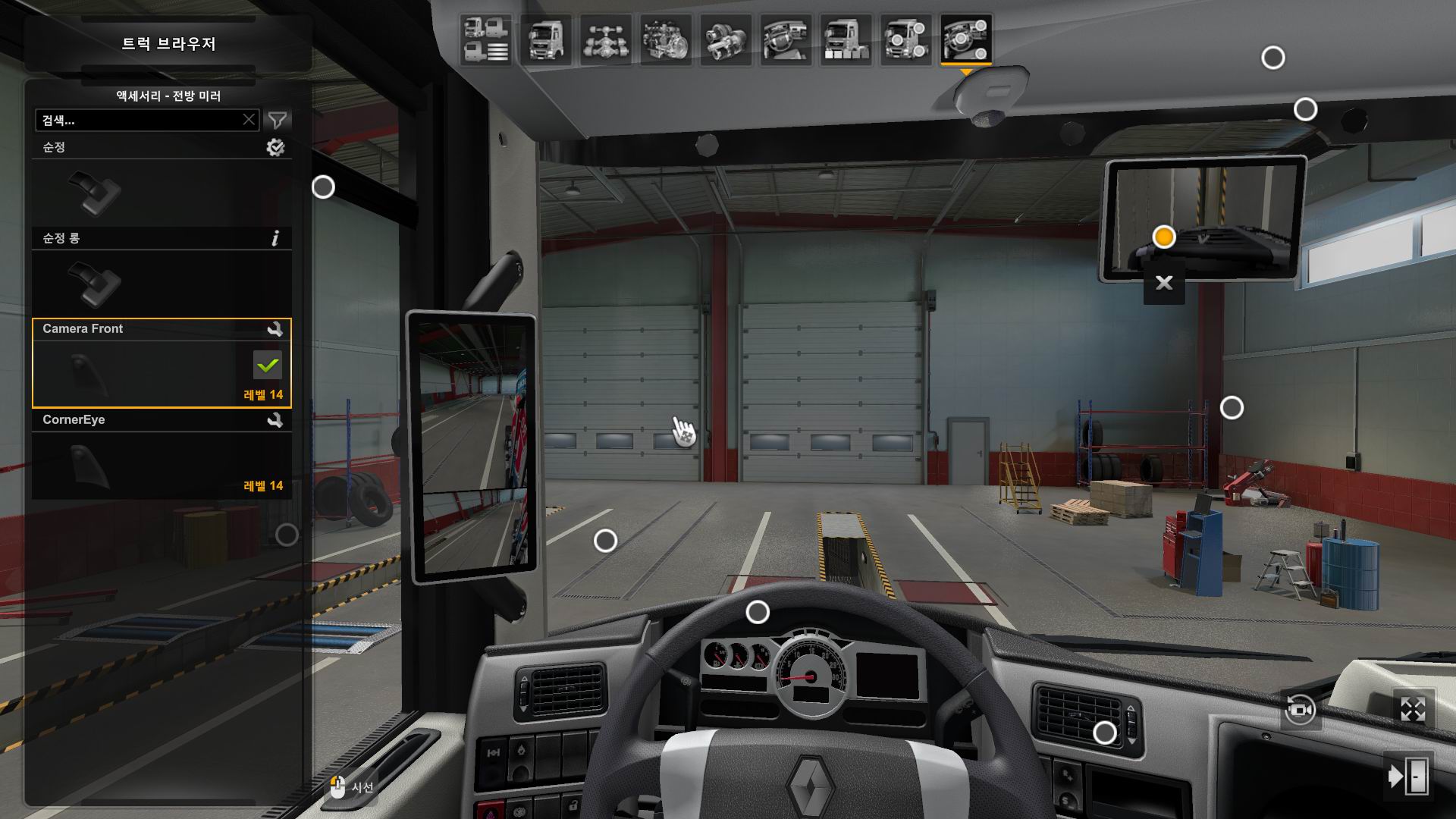Select the exterior accessories tab
This screenshot has height=819, width=1456.
coord(906,39)
